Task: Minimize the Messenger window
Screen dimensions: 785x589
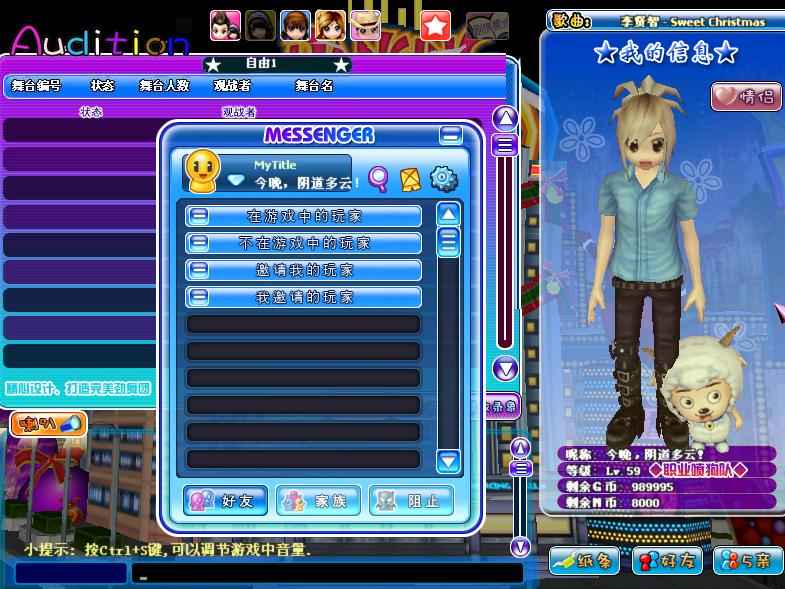Action: coord(451,135)
